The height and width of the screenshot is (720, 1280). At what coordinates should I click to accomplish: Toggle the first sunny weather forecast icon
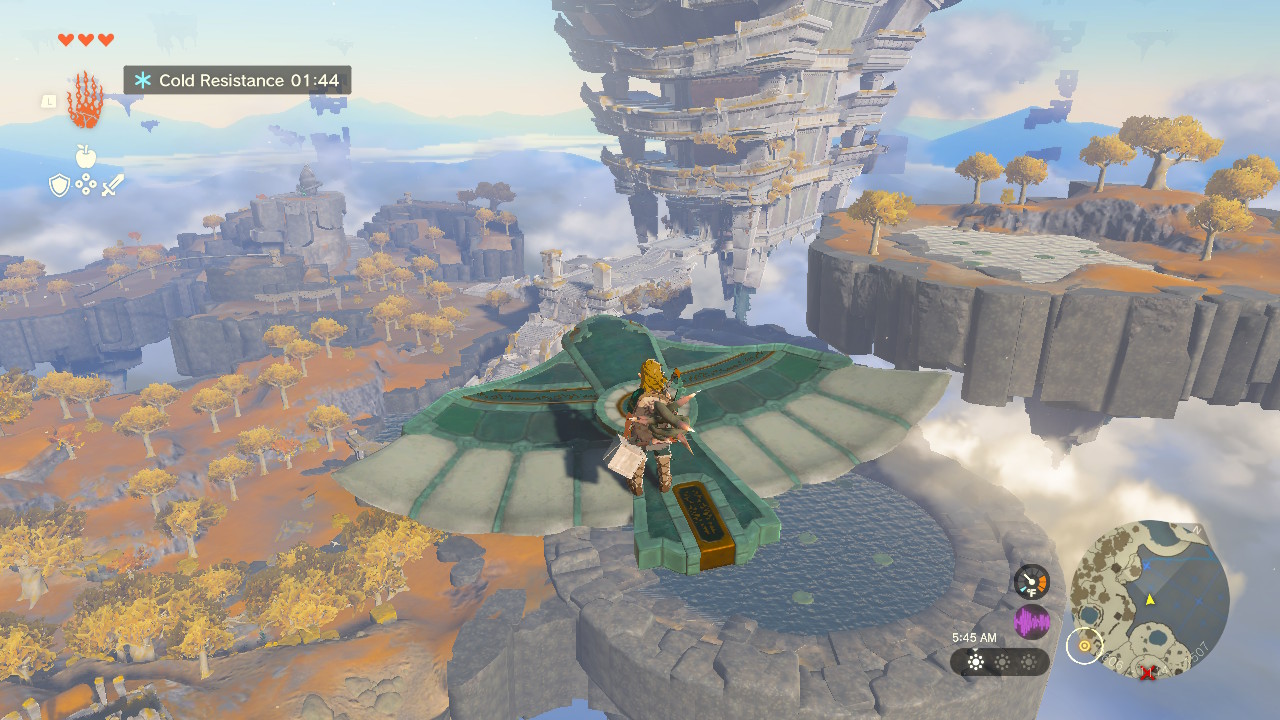tap(976, 661)
